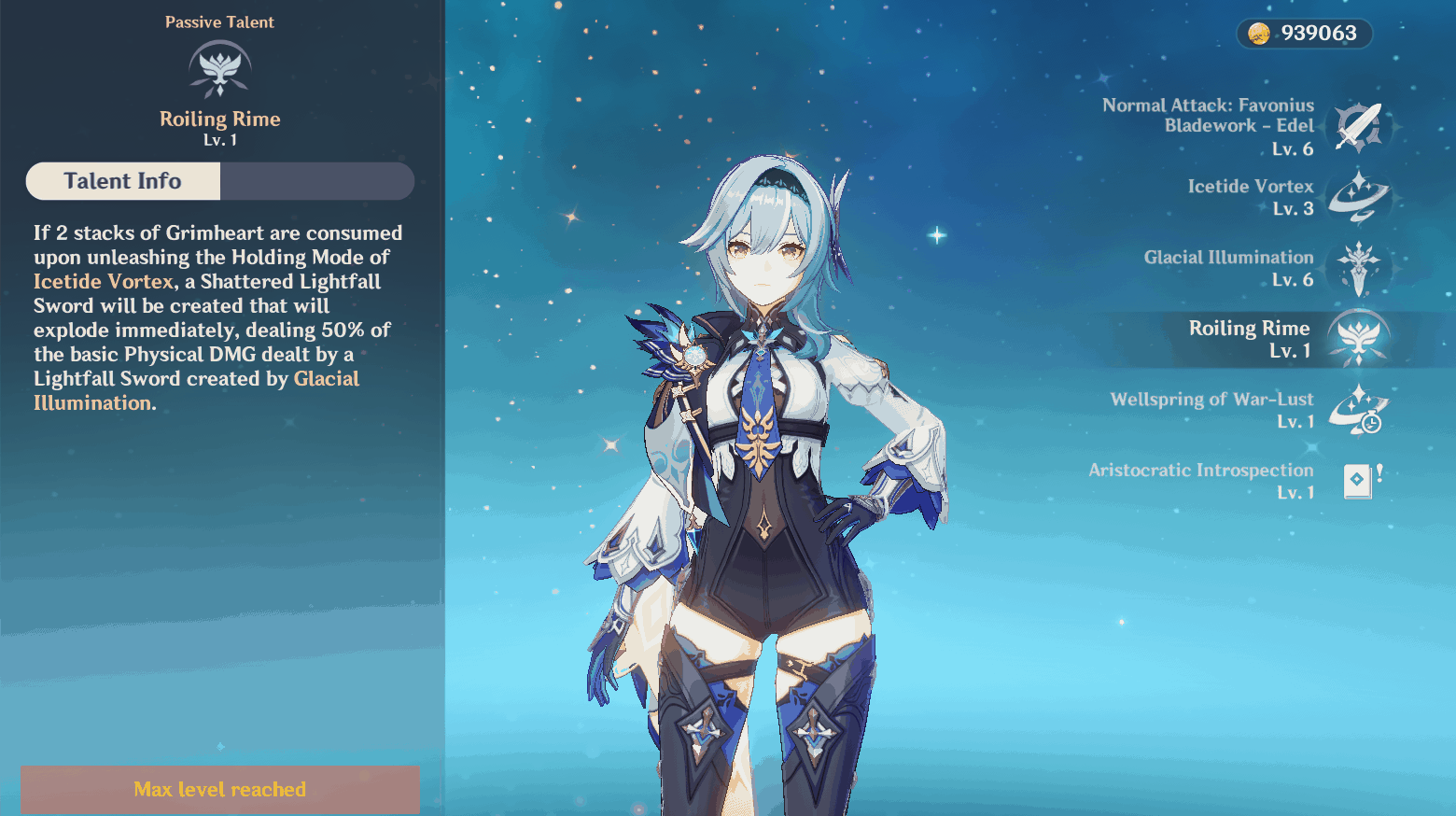This screenshot has width=1456, height=816.
Task: Click the Mora amount 939063
Action: point(1318,34)
